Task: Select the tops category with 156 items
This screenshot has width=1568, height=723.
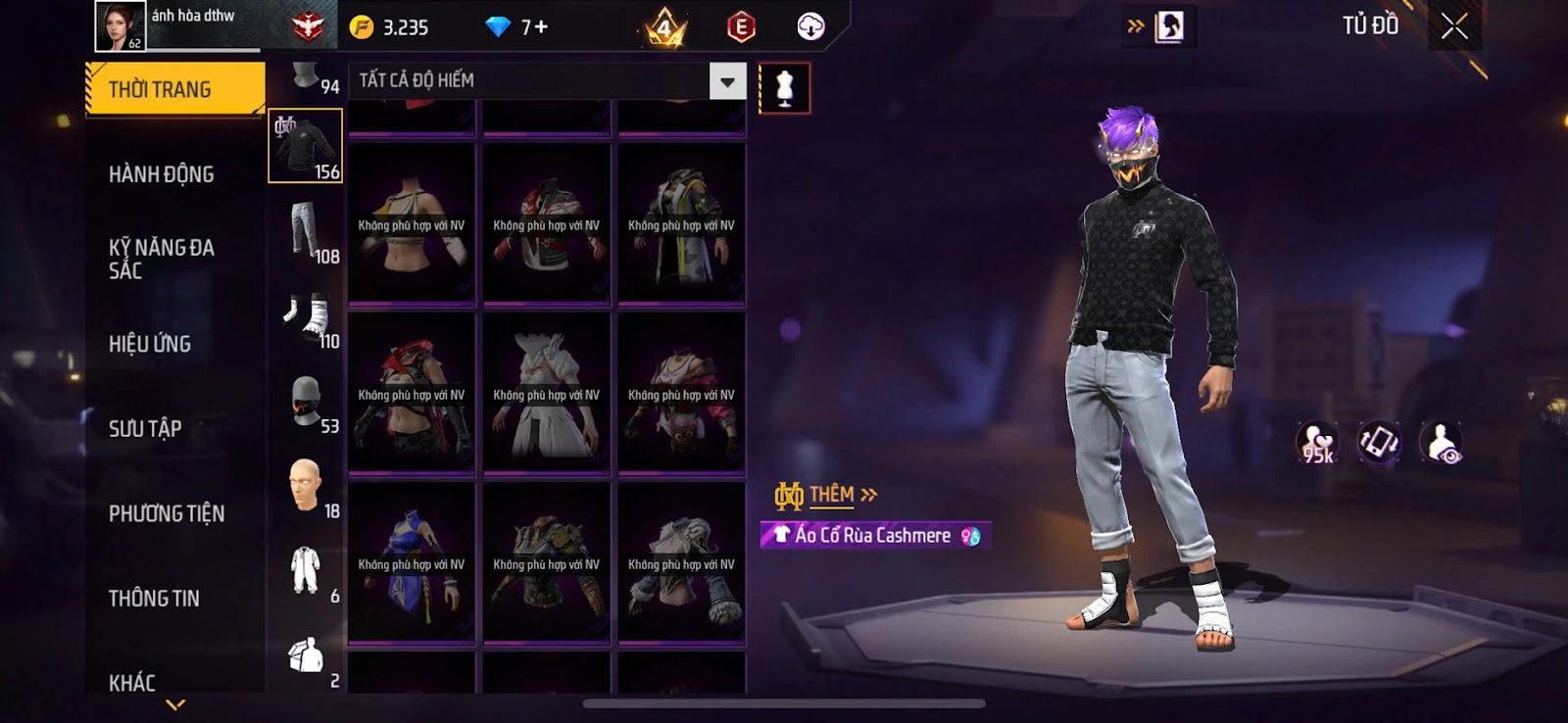Action: point(306,146)
